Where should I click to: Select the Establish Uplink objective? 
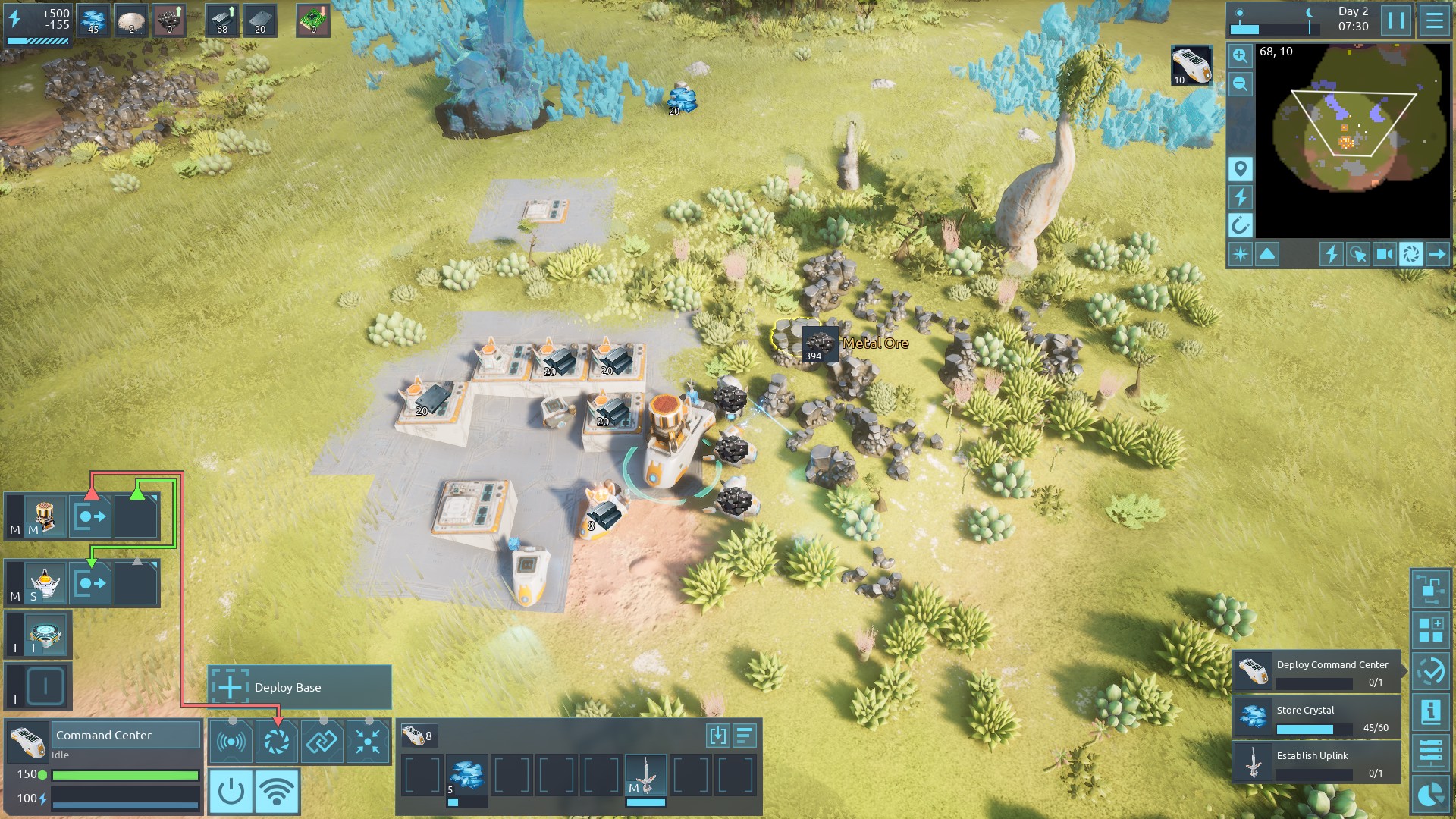[x=1316, y=762]
